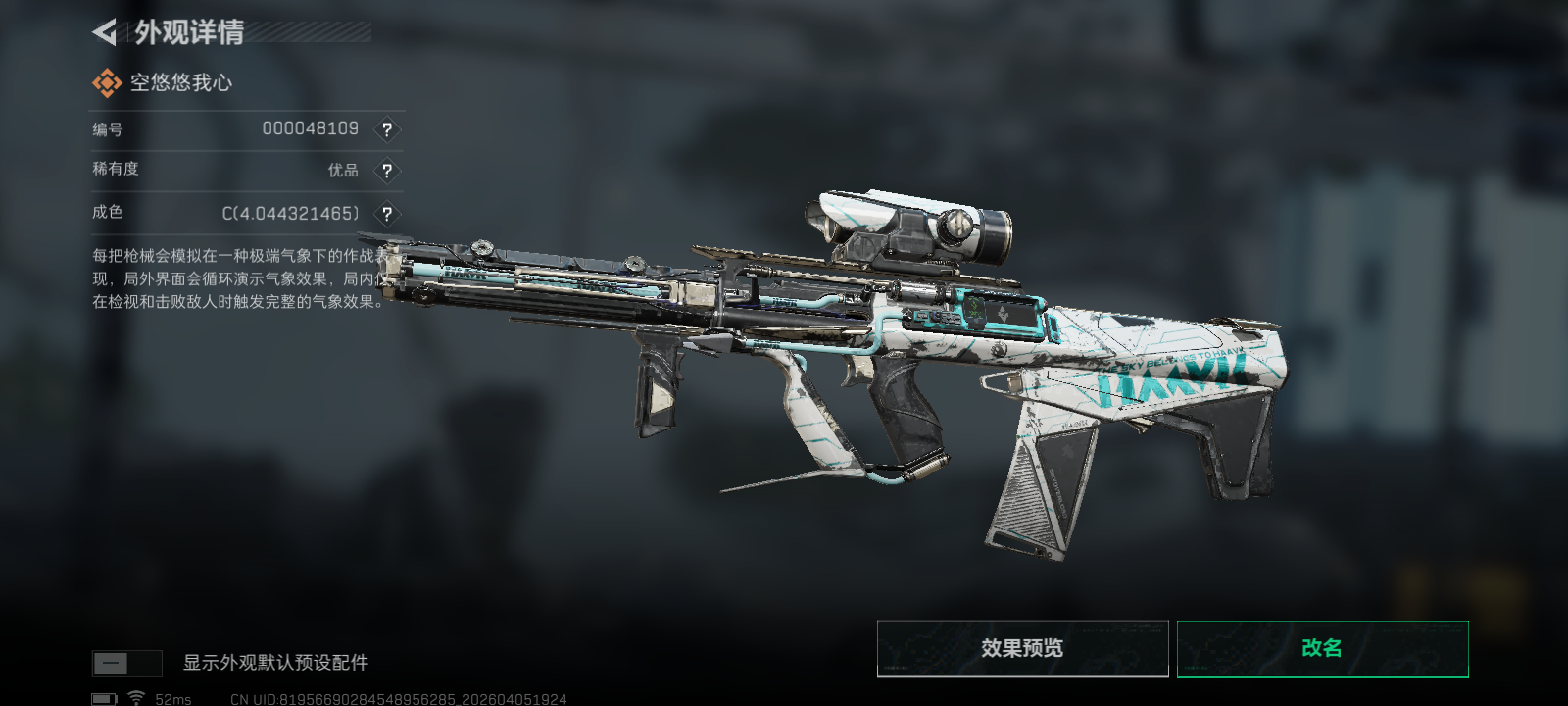Toggle 显示外观默认预设配件 switch

pyautogui.click(x=126, y=663)
